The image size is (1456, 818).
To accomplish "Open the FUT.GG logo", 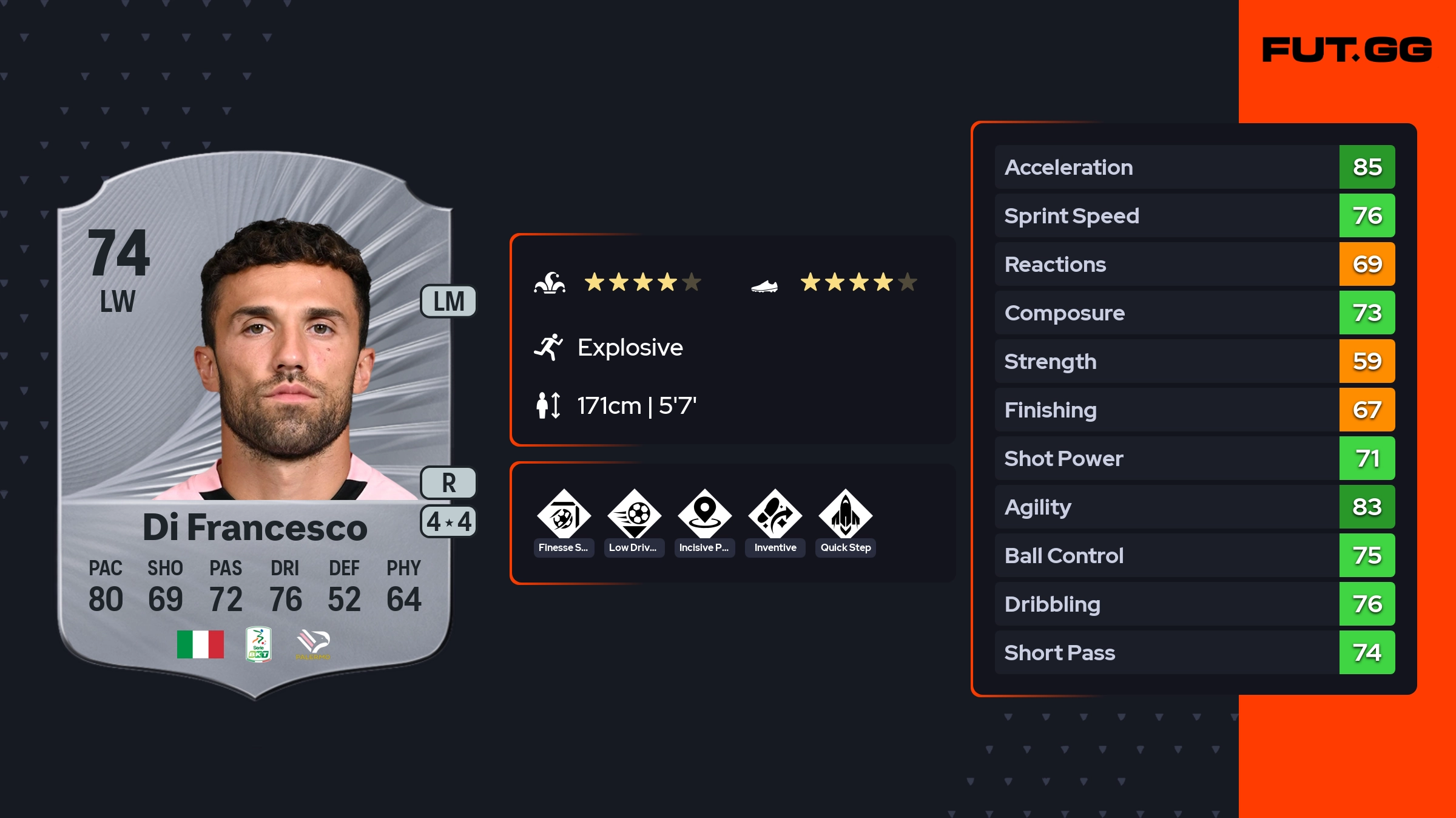I will (x=1347, y=50).
